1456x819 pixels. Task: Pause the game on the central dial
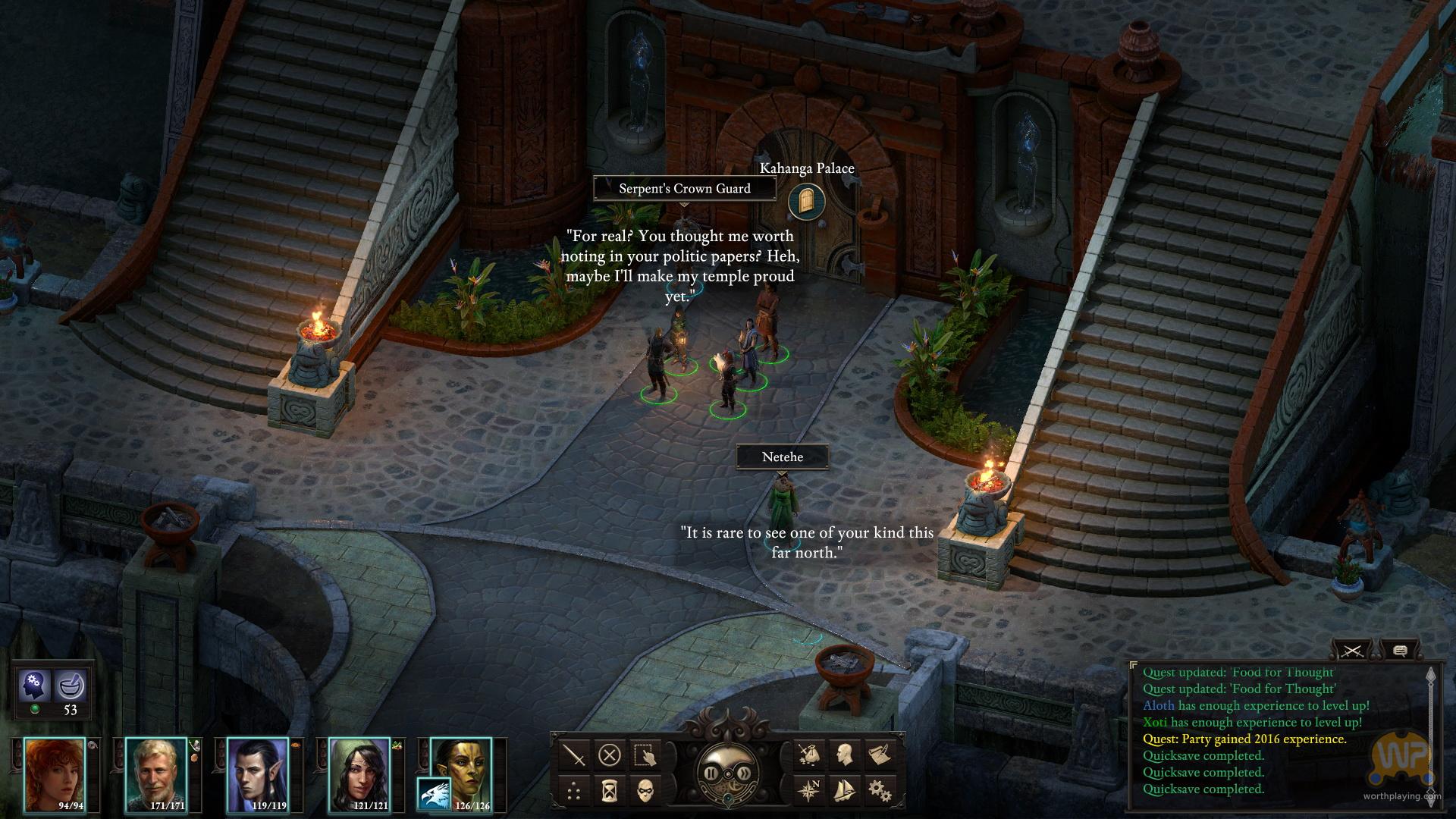711,773
